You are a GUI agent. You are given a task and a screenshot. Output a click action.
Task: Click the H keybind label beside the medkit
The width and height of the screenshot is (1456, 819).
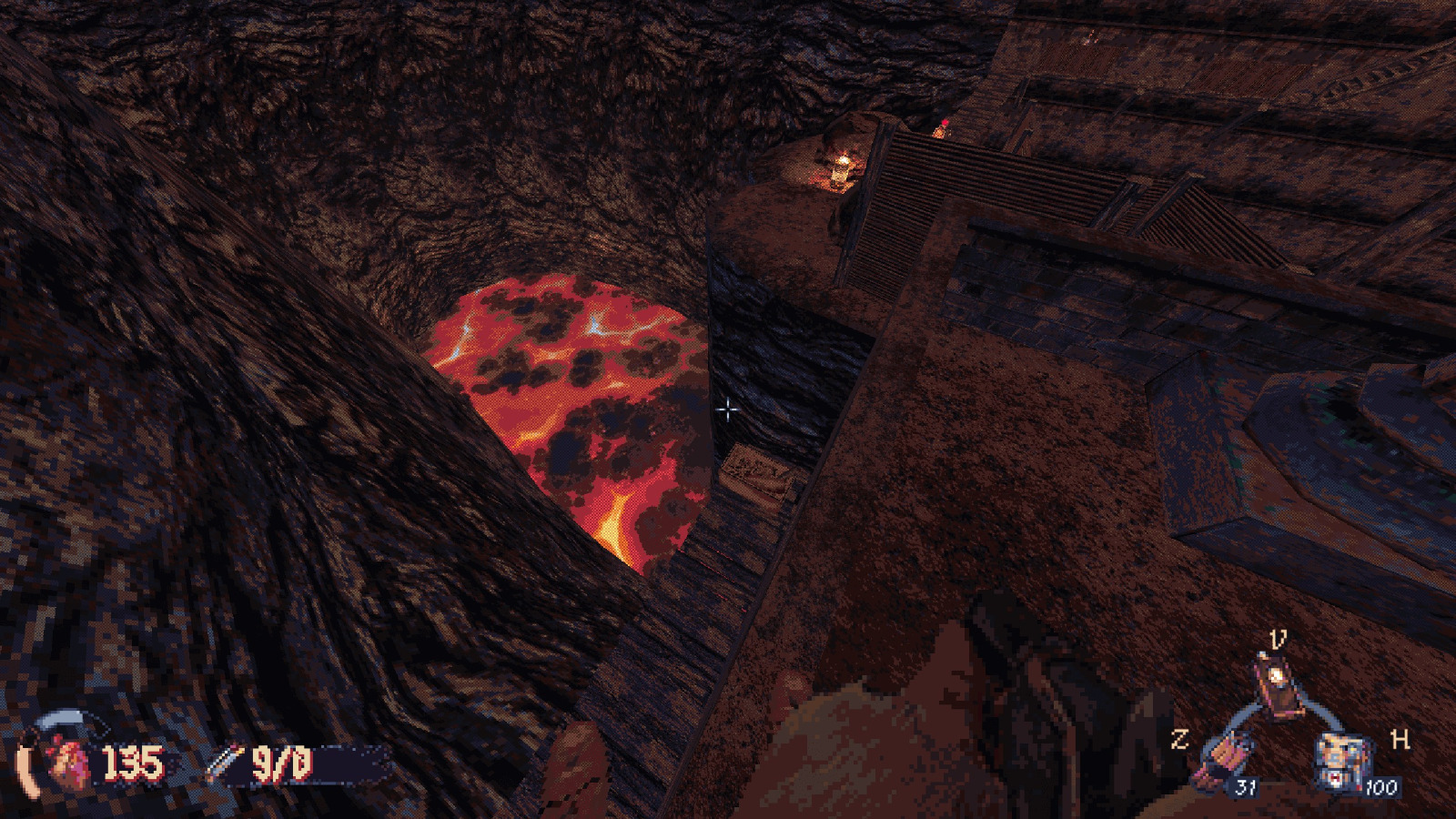(1400, 740)
